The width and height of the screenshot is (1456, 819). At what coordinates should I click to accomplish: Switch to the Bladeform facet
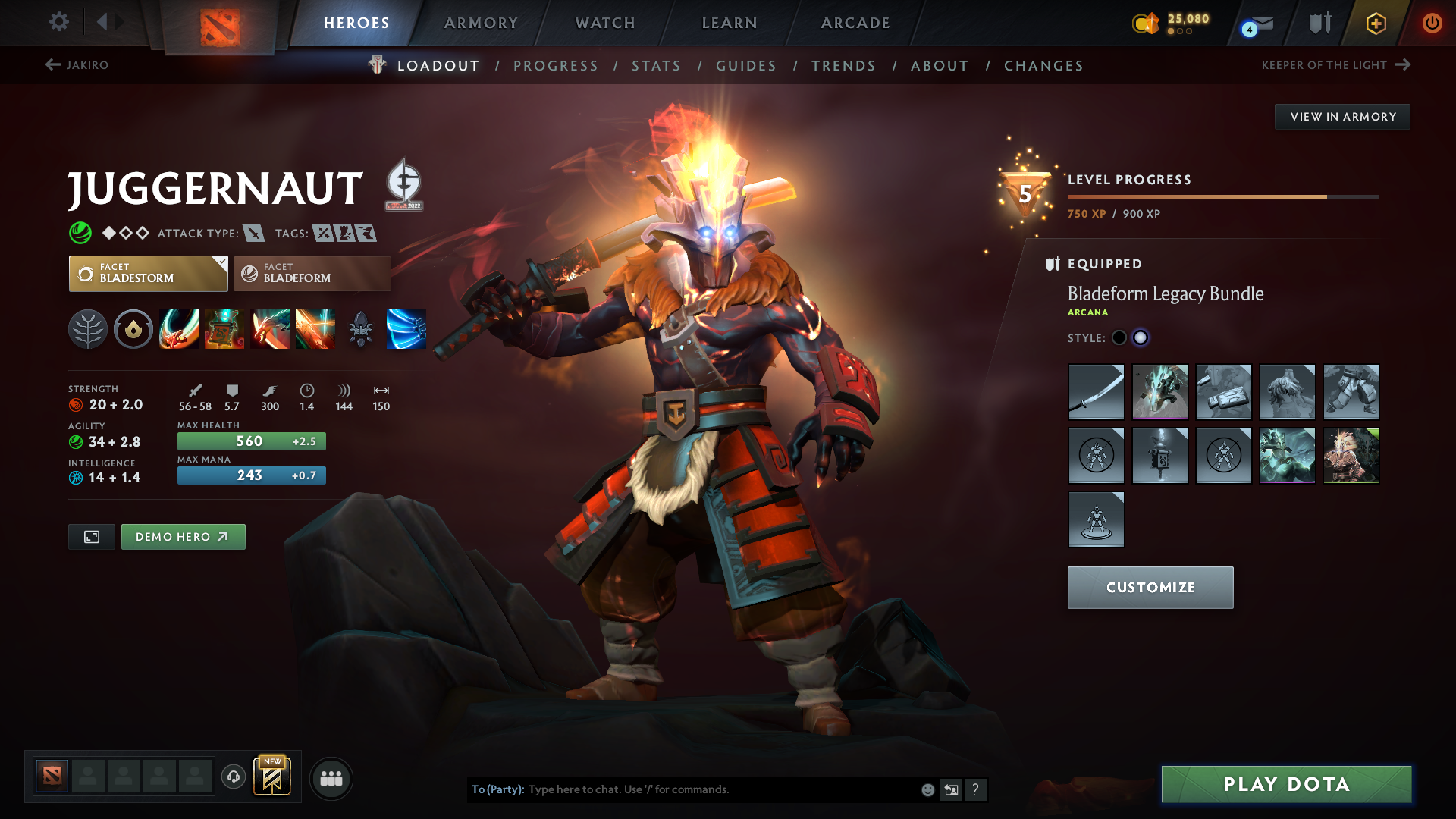312,273
